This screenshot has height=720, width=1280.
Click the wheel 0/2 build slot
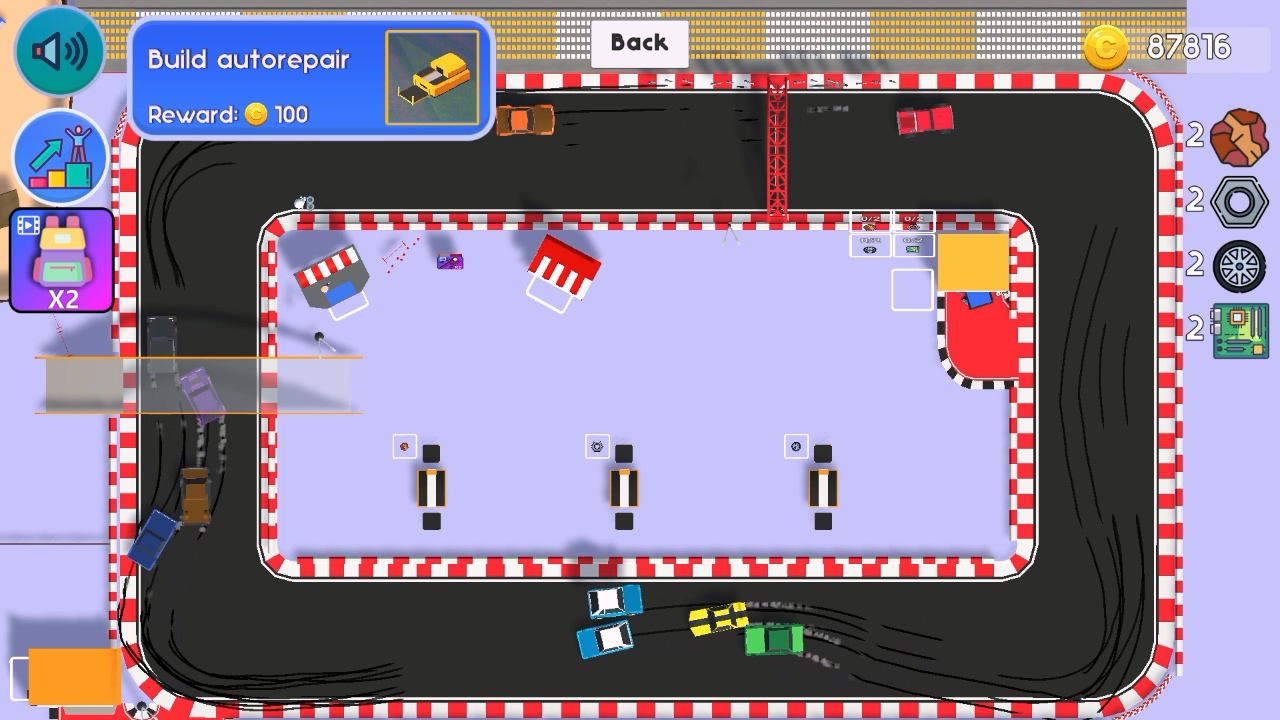click(x=869, y=246)
